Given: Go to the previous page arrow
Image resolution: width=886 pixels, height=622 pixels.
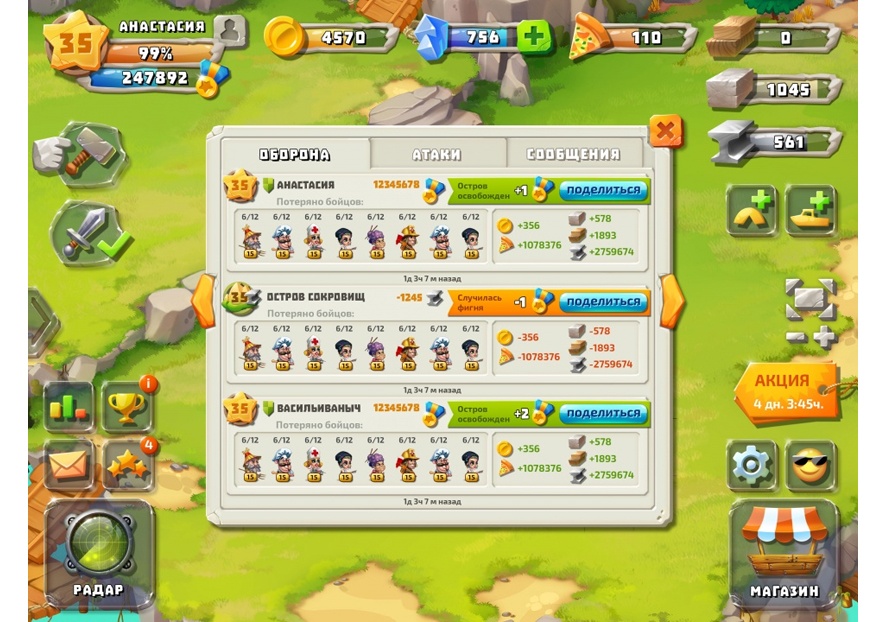Looking at the screenshot, I should (x=204, y=300).
